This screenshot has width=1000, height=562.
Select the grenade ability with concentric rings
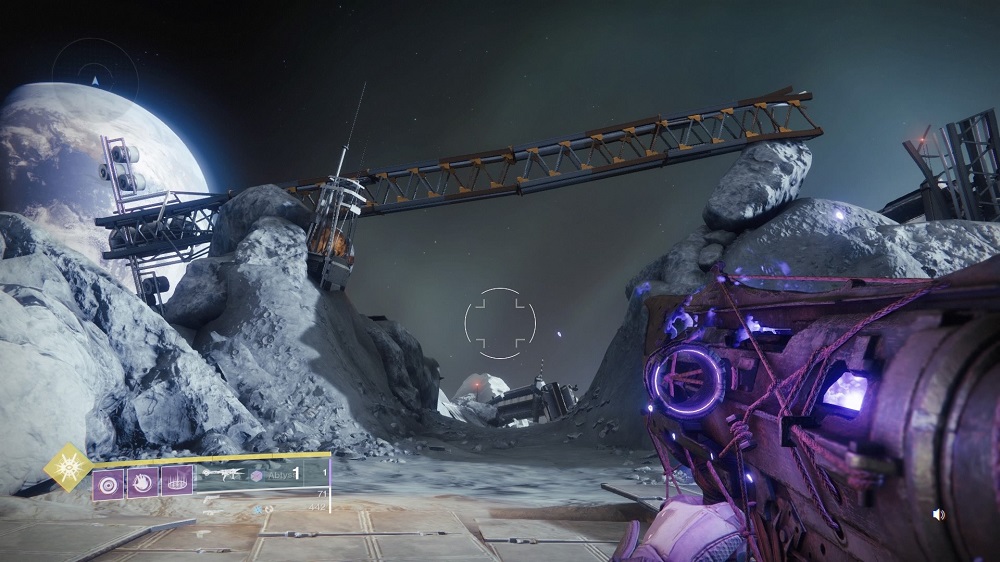tap(107, 482)
